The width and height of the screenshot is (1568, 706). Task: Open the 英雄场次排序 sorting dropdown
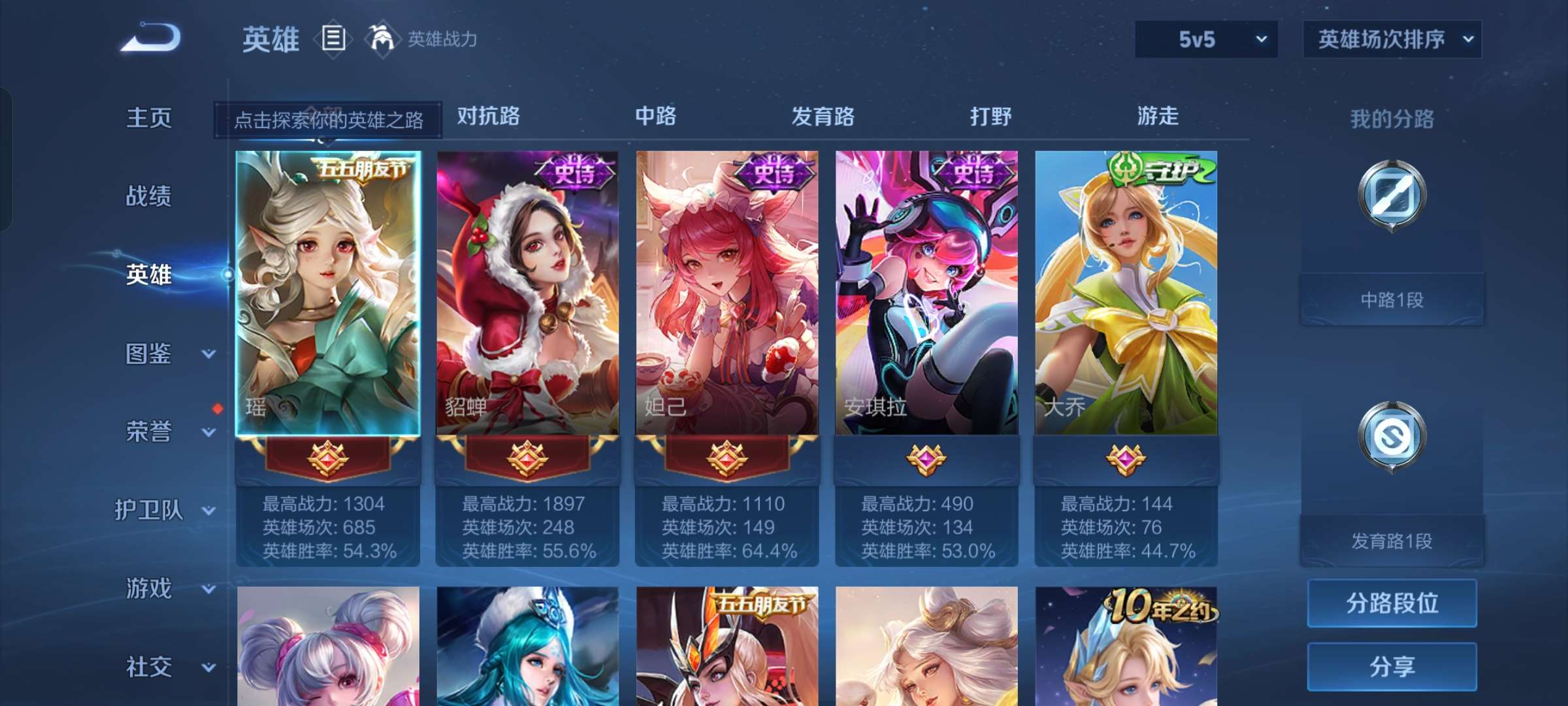tap(1391, 39)
